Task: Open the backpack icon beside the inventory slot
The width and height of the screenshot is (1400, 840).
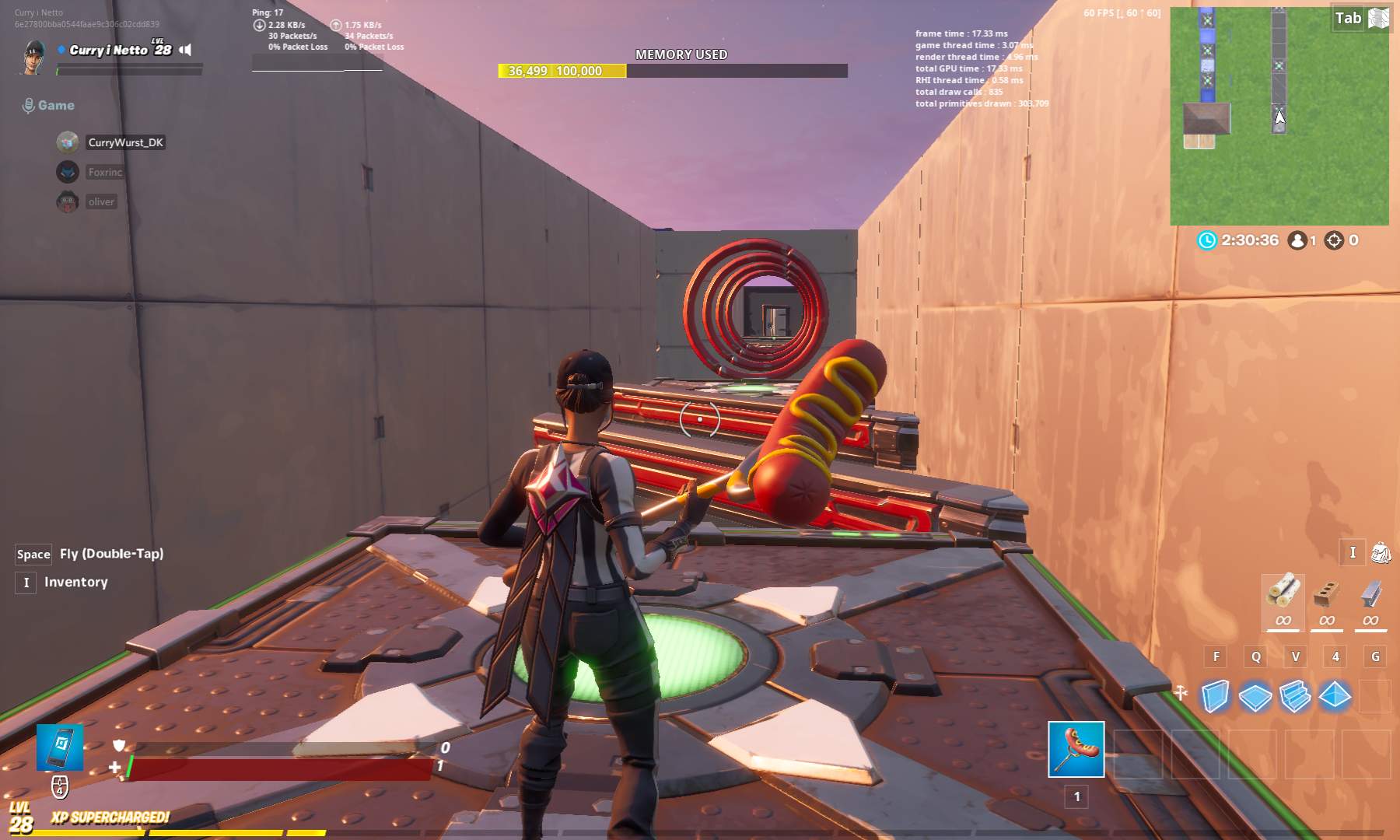Action: [x=1380, y=553]
